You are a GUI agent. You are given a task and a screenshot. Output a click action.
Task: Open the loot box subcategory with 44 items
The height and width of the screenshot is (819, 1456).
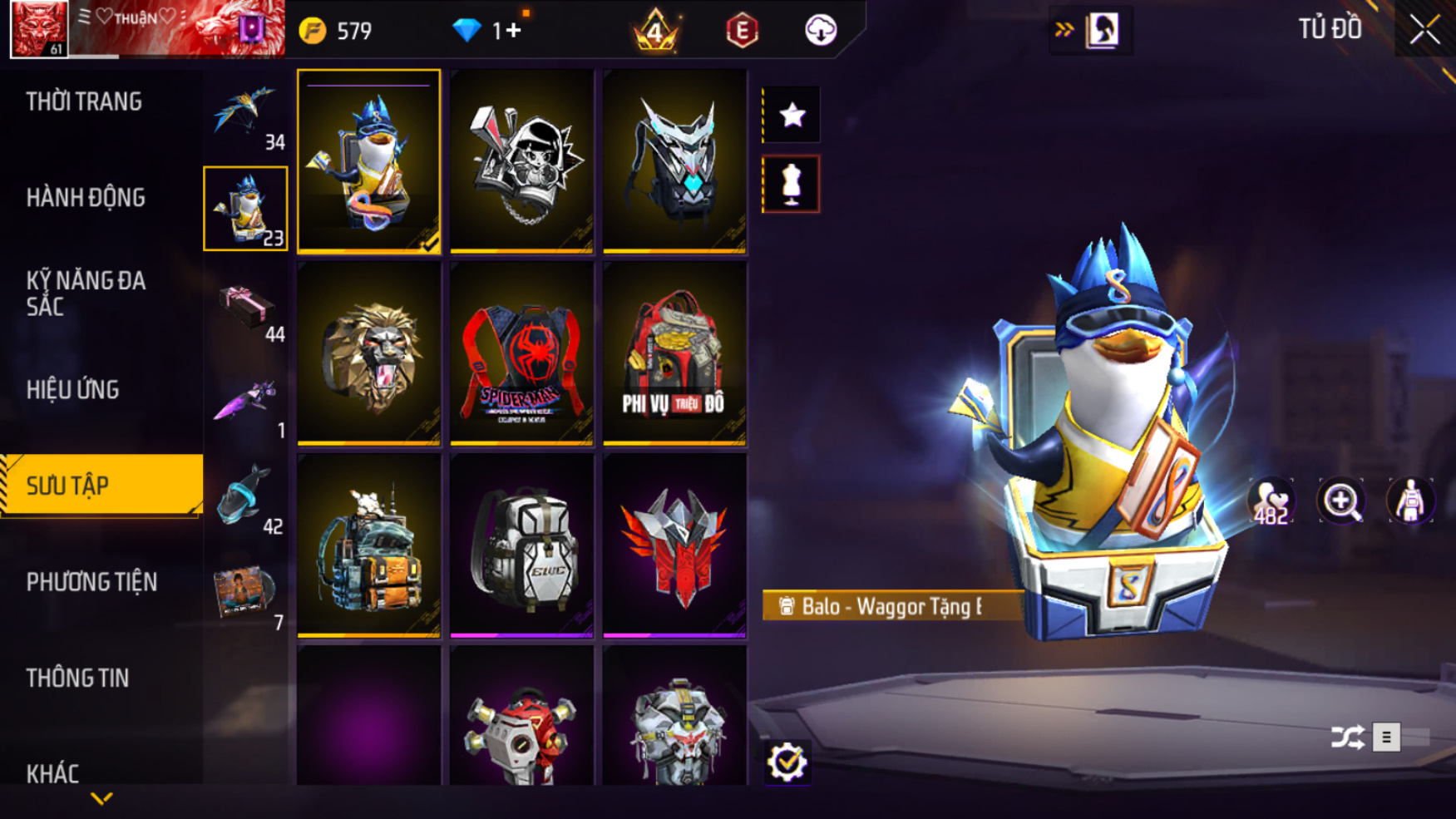click(x=246, y=309)
